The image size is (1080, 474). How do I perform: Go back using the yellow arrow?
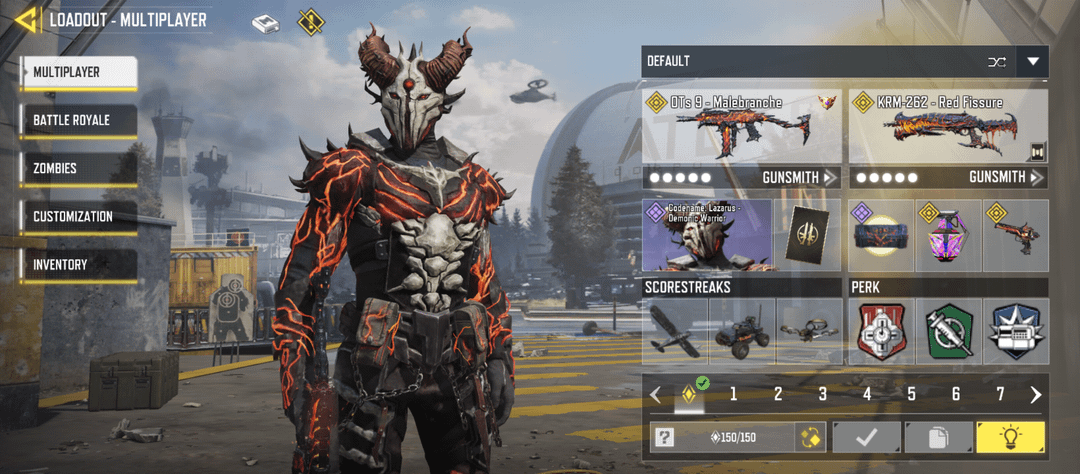pyautogui.click(x=26, y=19)
